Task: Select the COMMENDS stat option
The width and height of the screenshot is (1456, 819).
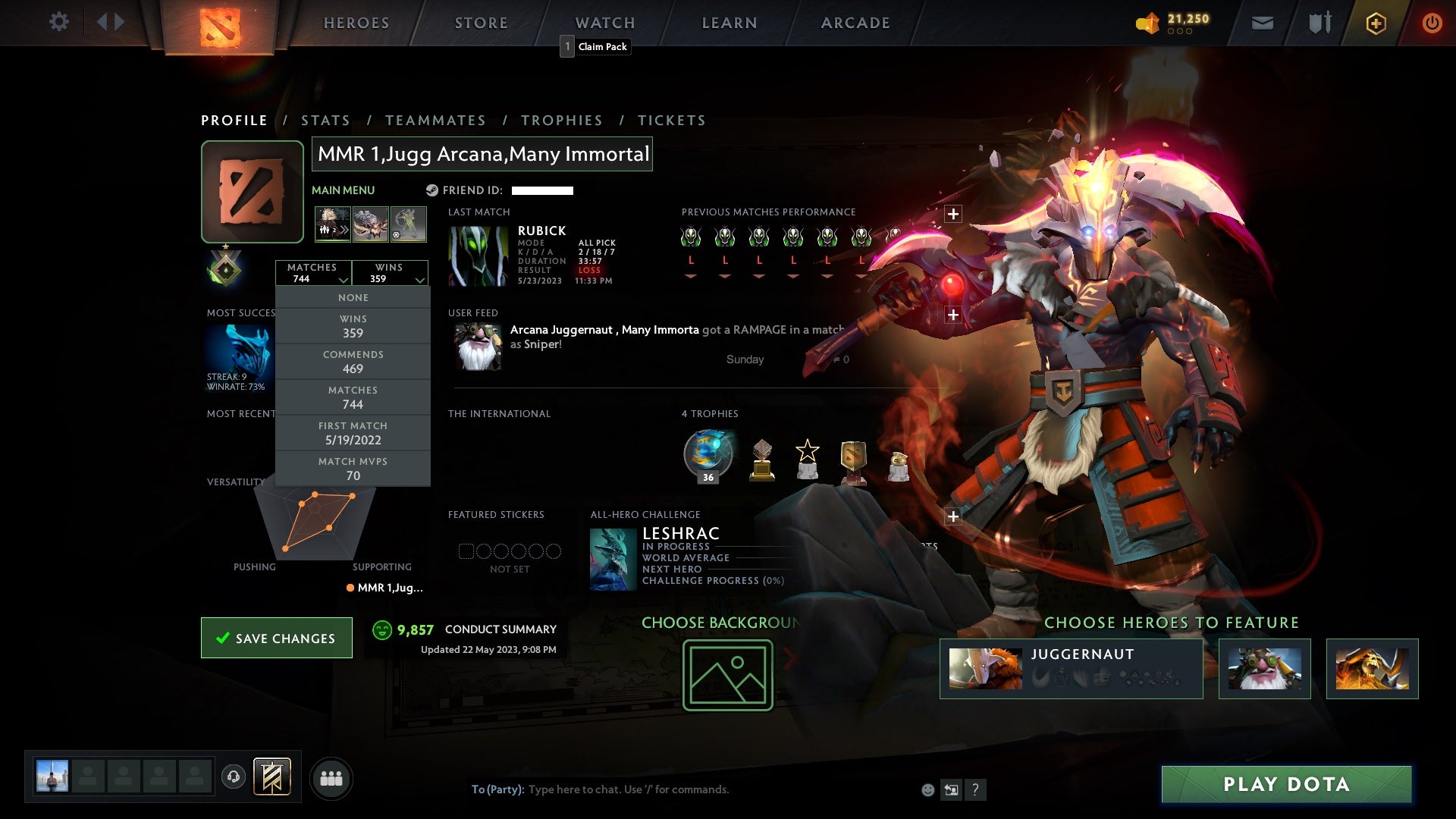Action: click(x=353, y=362)
